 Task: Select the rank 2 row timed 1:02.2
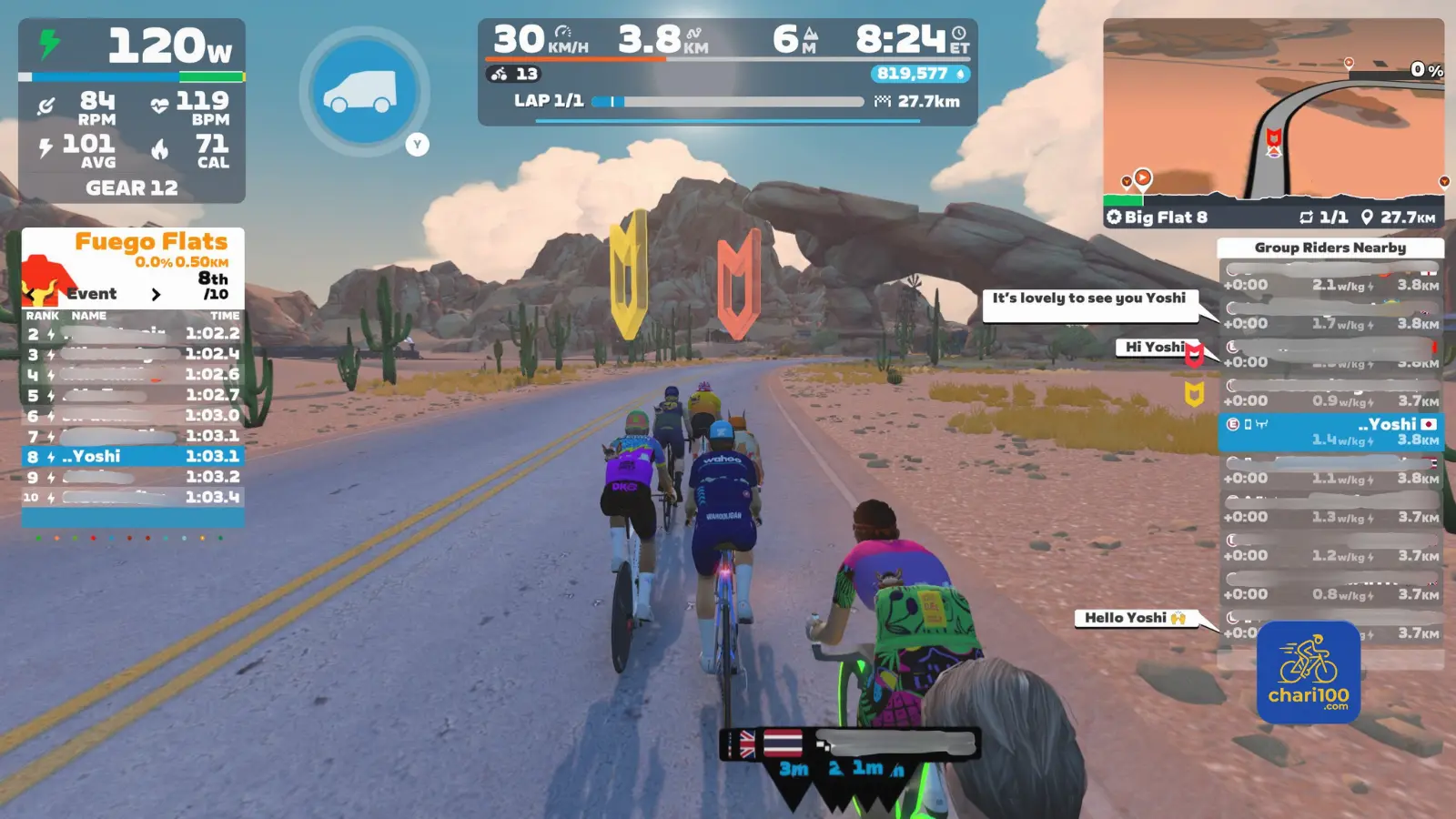133,334
